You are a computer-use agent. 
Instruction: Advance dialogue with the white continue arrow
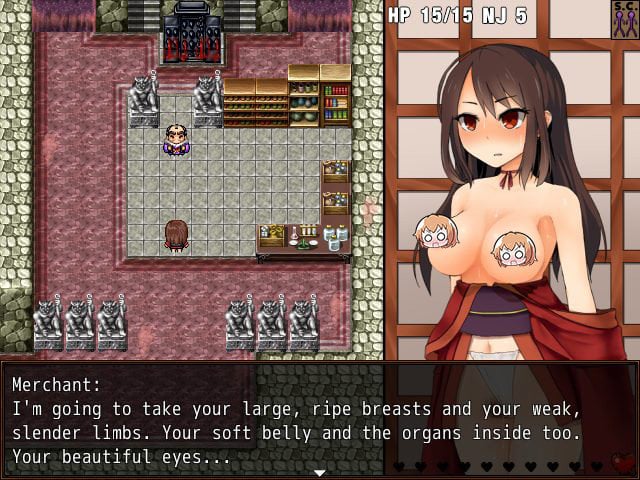[319, 472]
